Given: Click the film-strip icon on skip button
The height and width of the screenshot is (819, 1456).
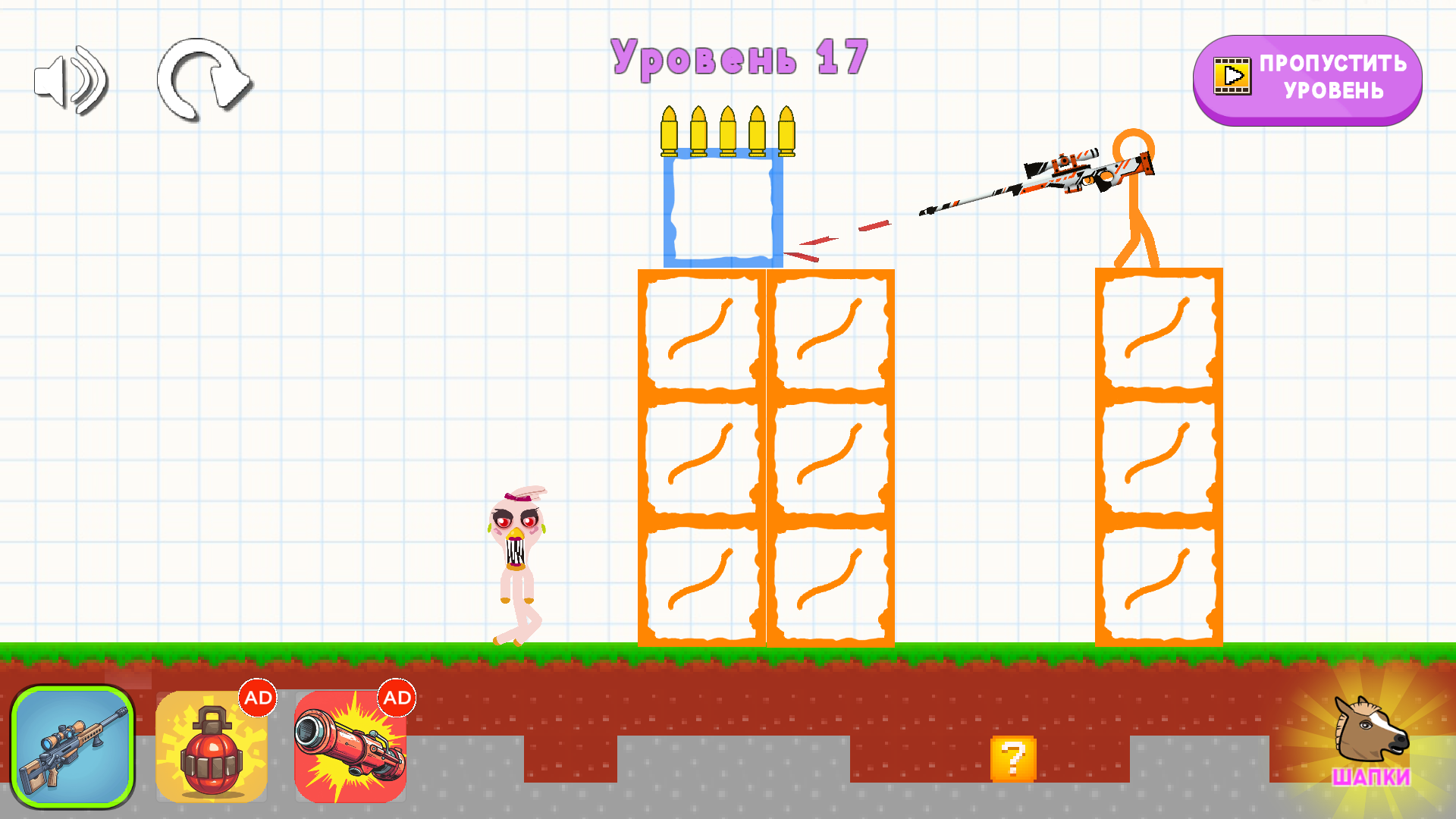Looking at the screenshot, I should 1232,76.
